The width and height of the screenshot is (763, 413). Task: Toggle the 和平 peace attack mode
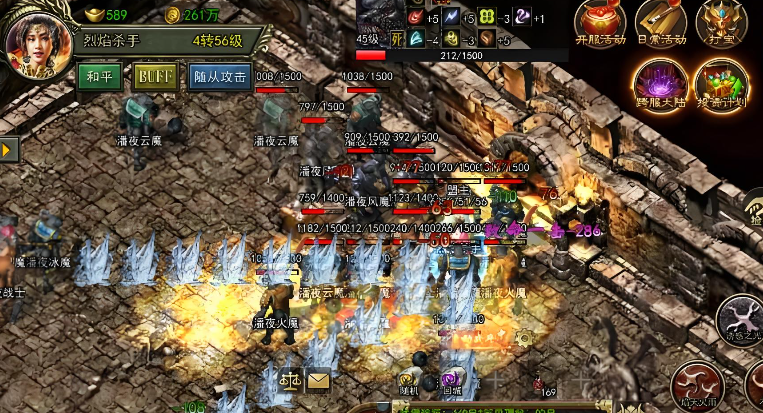pyautogui.click(x=100, y=77)
